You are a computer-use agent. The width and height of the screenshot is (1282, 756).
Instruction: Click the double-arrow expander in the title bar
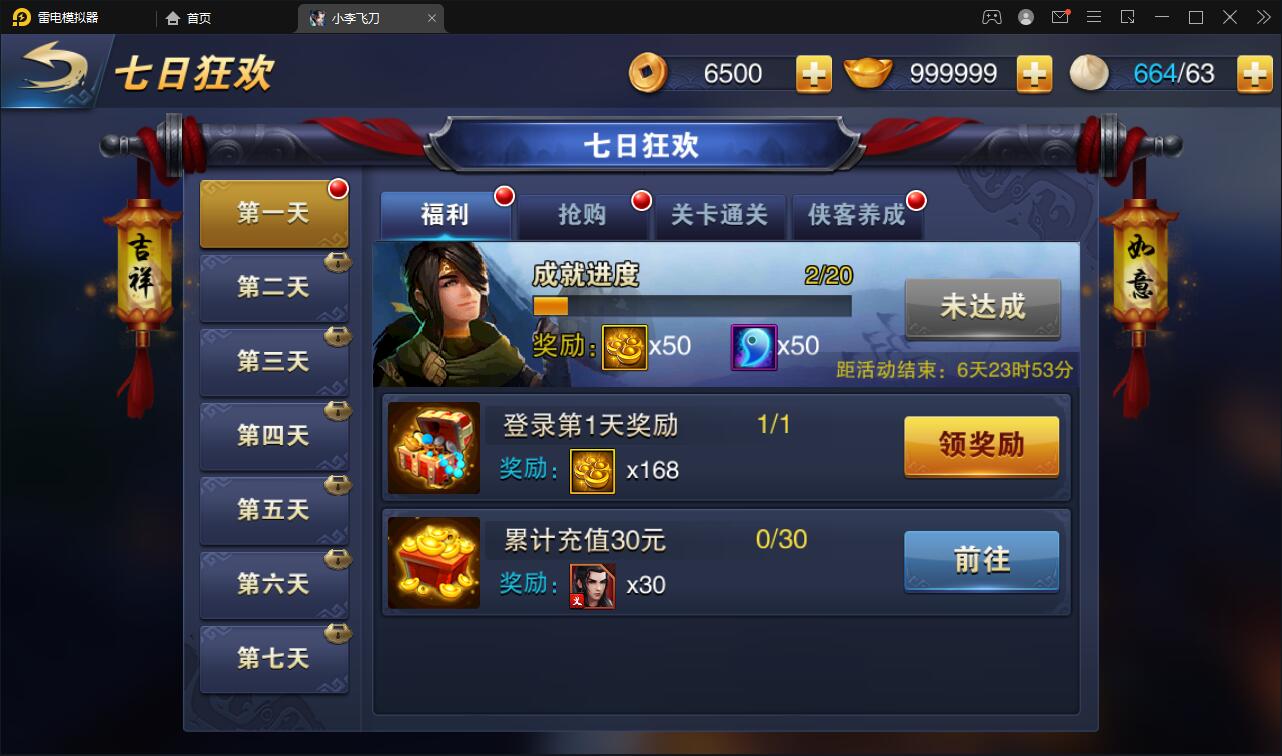coord(1262,17)
